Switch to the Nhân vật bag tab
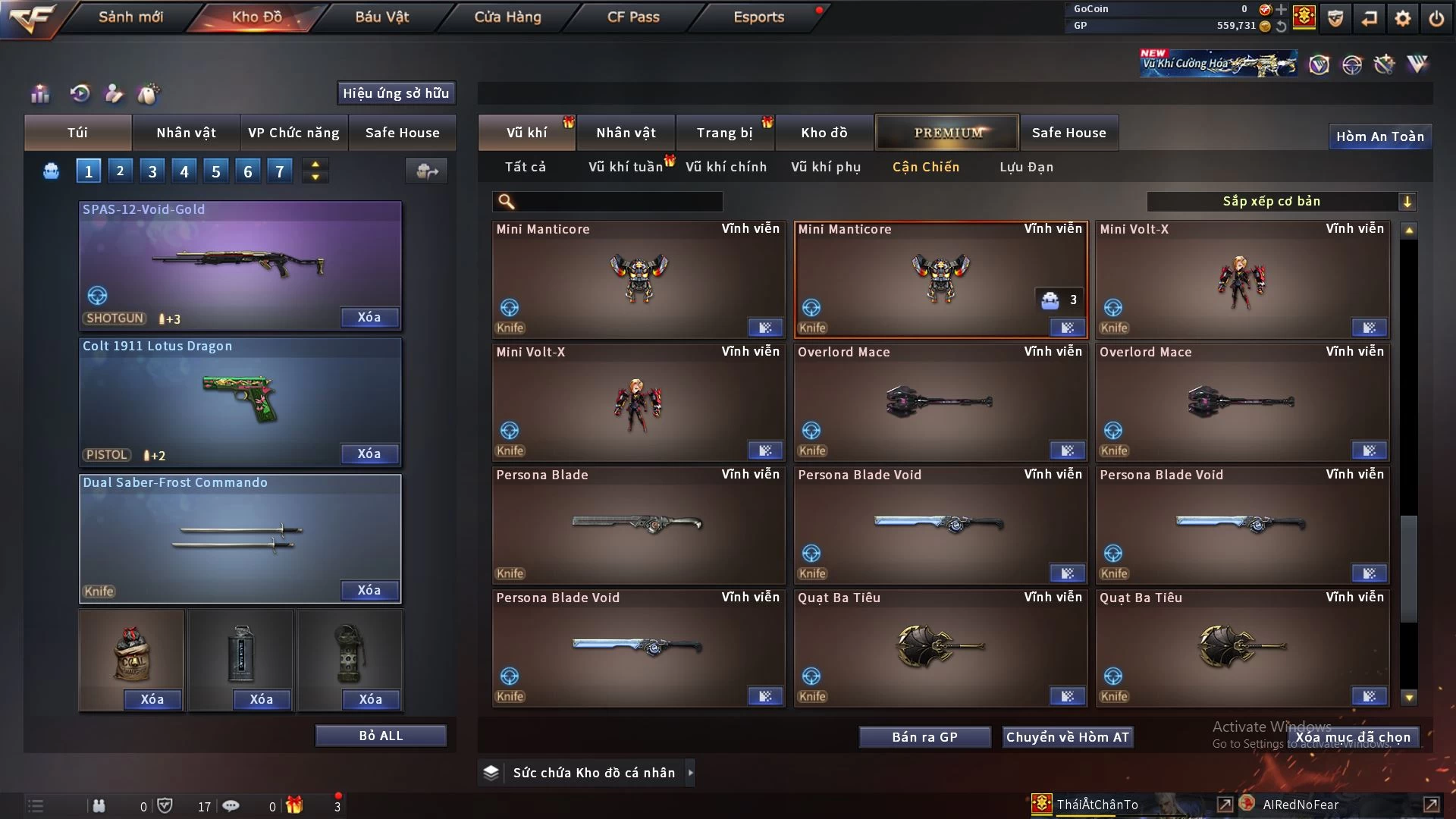This screenshot has height=819, width=1456. click(x=186, y=133)
